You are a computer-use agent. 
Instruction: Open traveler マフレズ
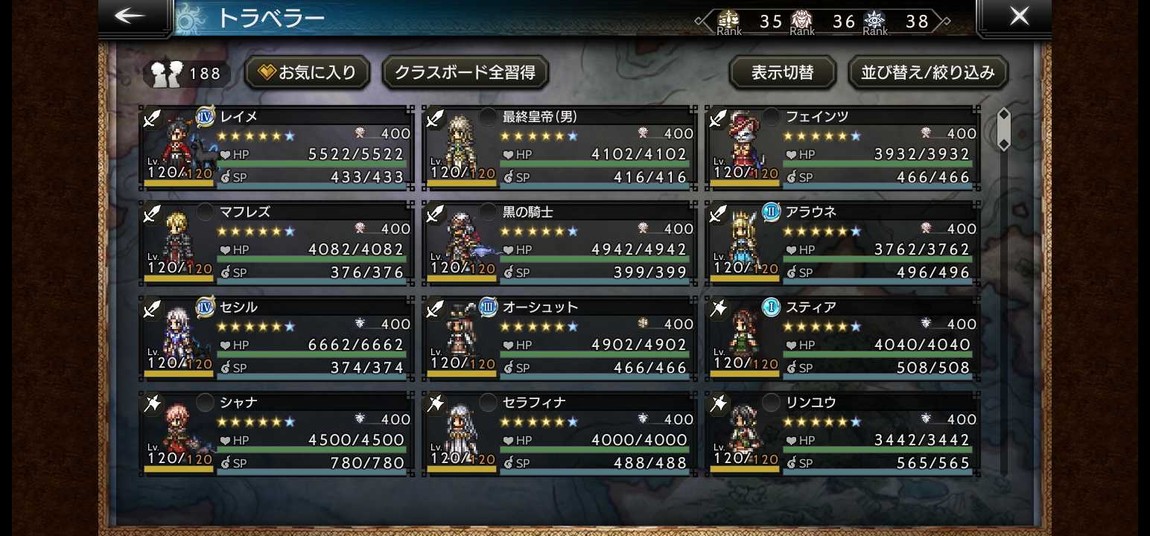click(x=276, y=242)
